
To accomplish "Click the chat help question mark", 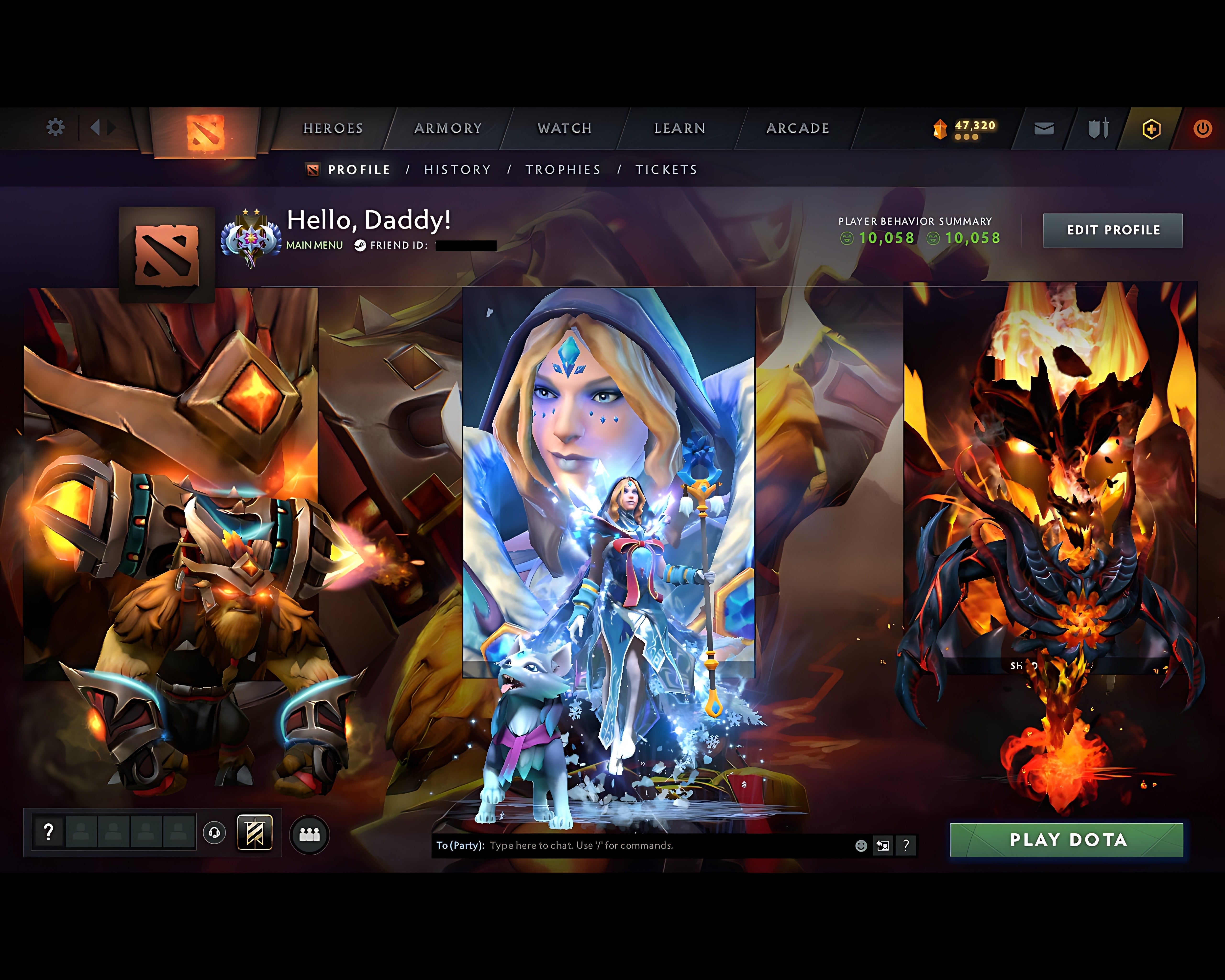I will [905, 846].
